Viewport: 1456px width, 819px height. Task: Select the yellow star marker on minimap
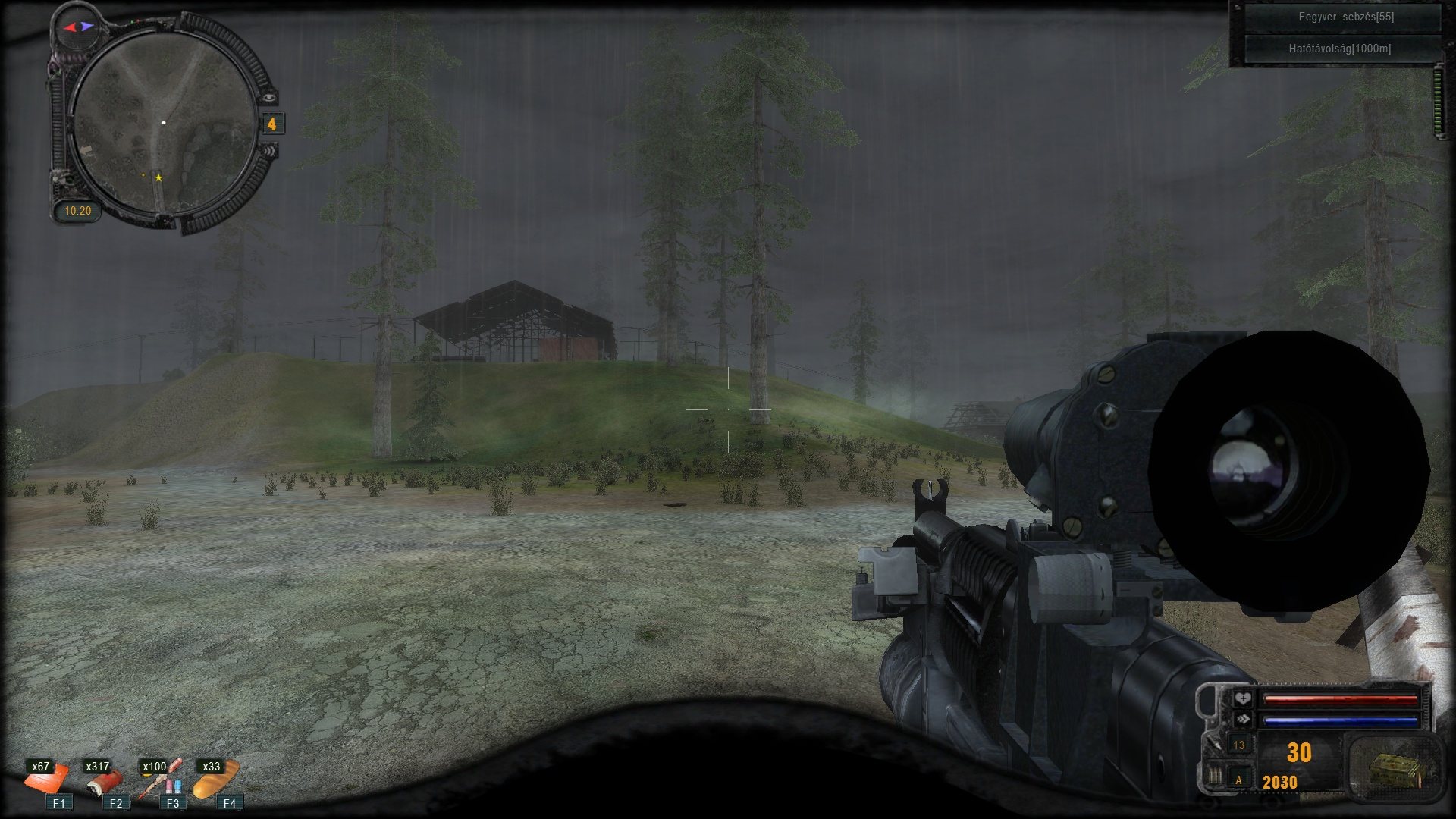(x=158, y=178)
